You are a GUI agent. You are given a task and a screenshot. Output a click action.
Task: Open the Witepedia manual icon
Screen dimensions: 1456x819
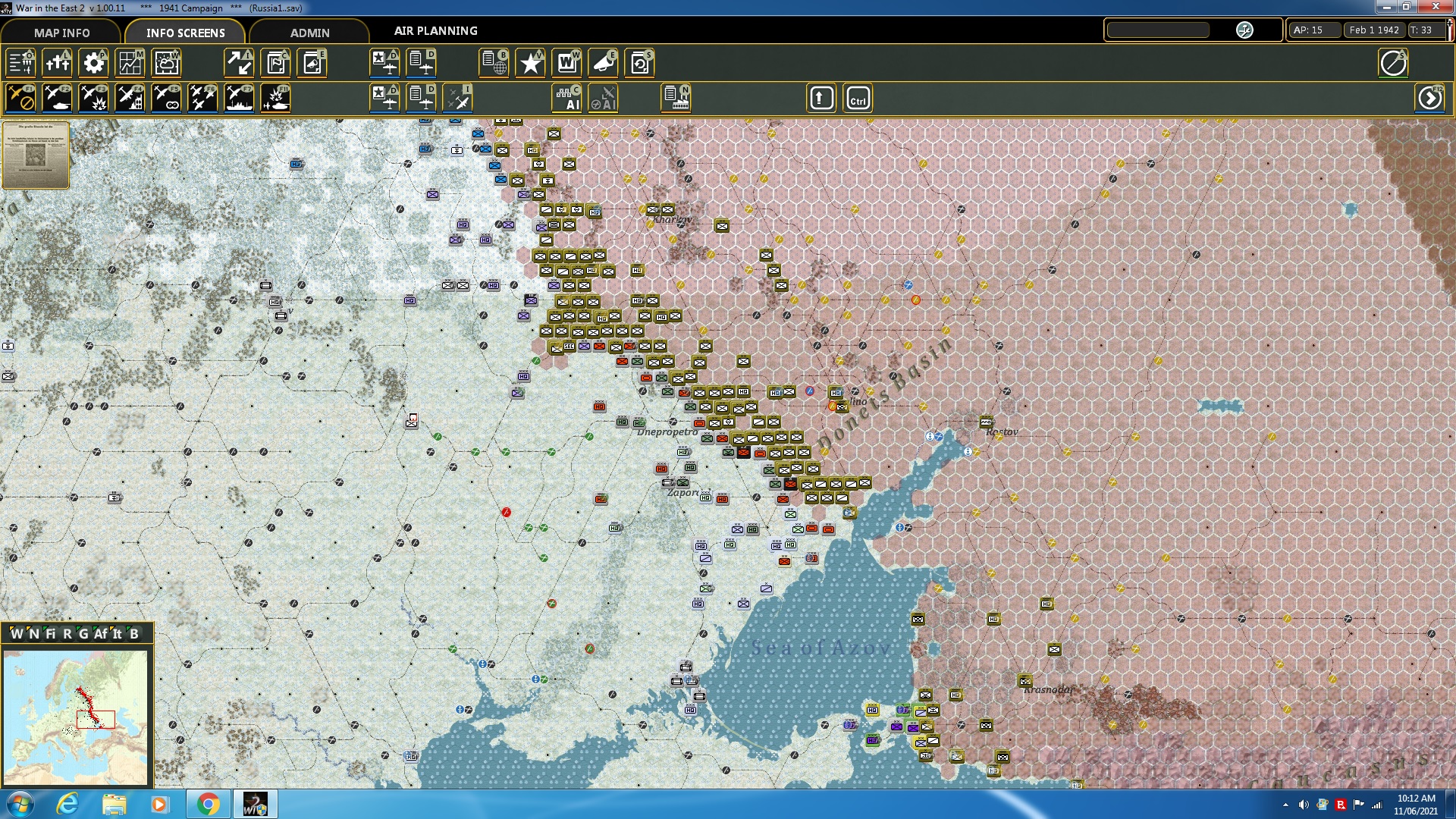coord(566,64)
